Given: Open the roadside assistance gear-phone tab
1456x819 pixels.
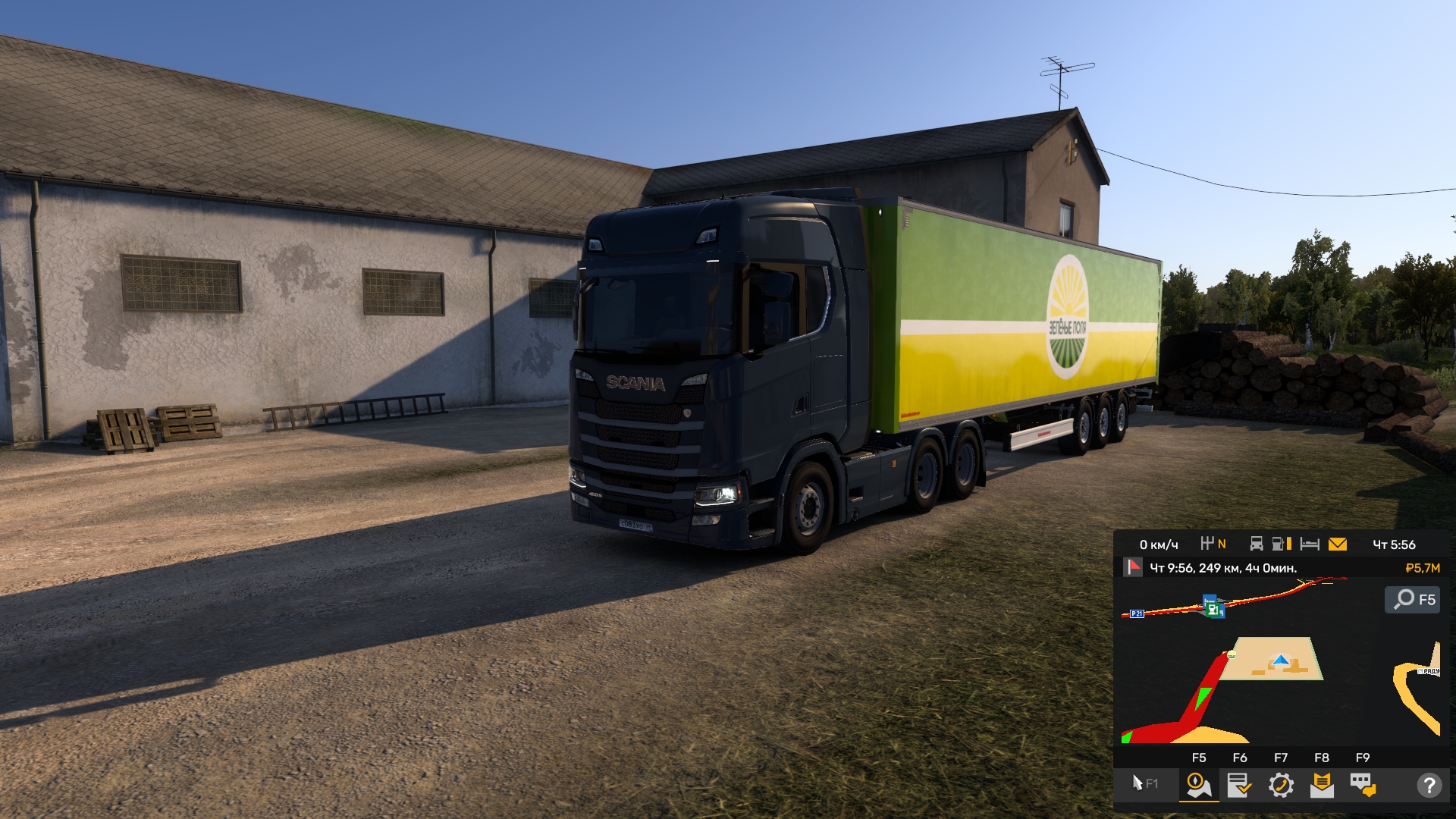Looking at the screenshot, I should [1281, 785].
